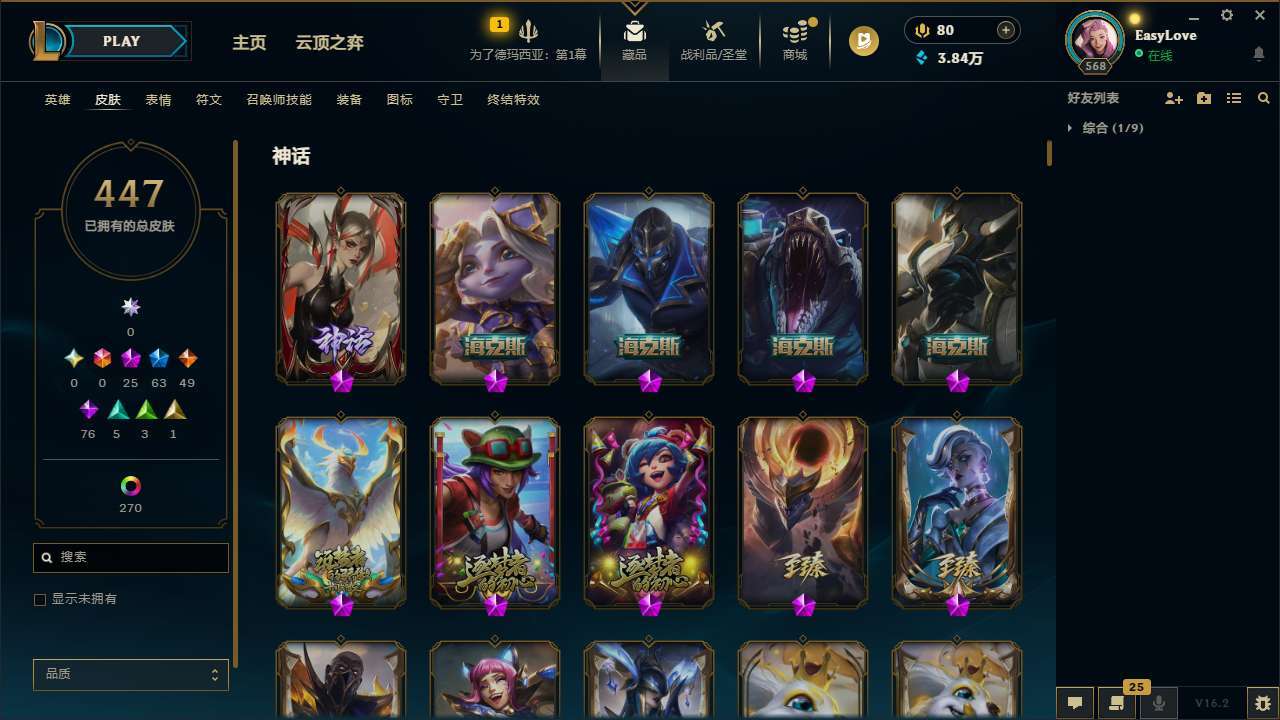Click the search input field on left panel
The height and width of the screenshot is (720, 1280).
(x=130, y=557)
